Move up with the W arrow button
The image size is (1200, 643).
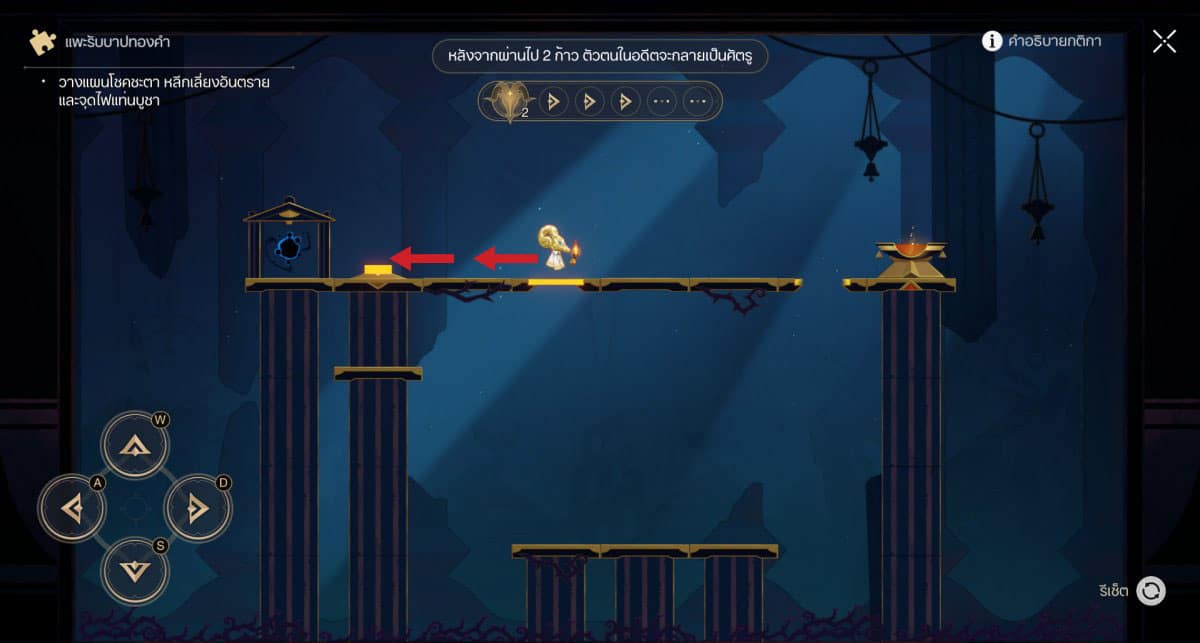point(134,446)
